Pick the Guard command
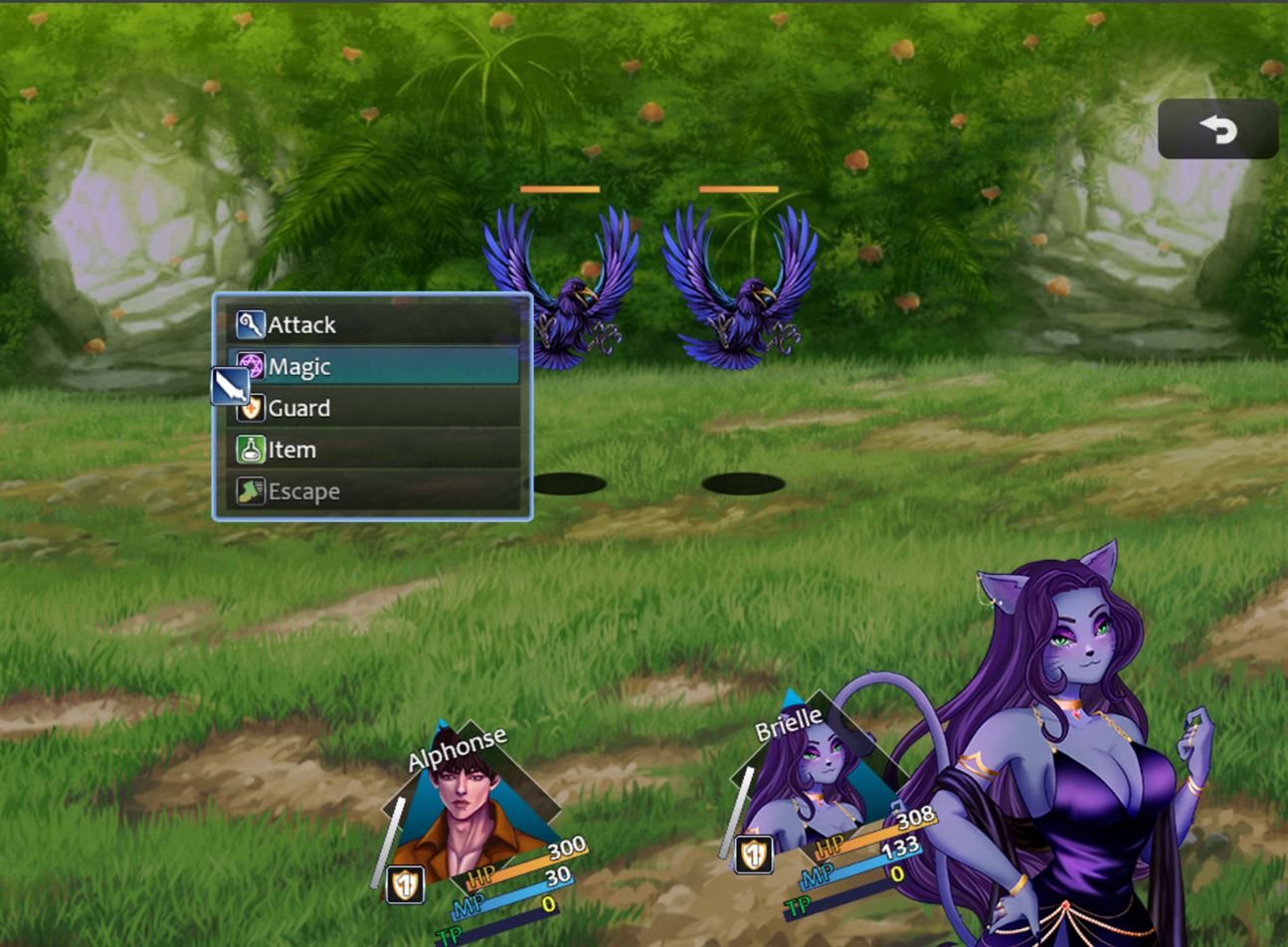The height and width of the screenshot is (947, 1288). coord(373,408)
